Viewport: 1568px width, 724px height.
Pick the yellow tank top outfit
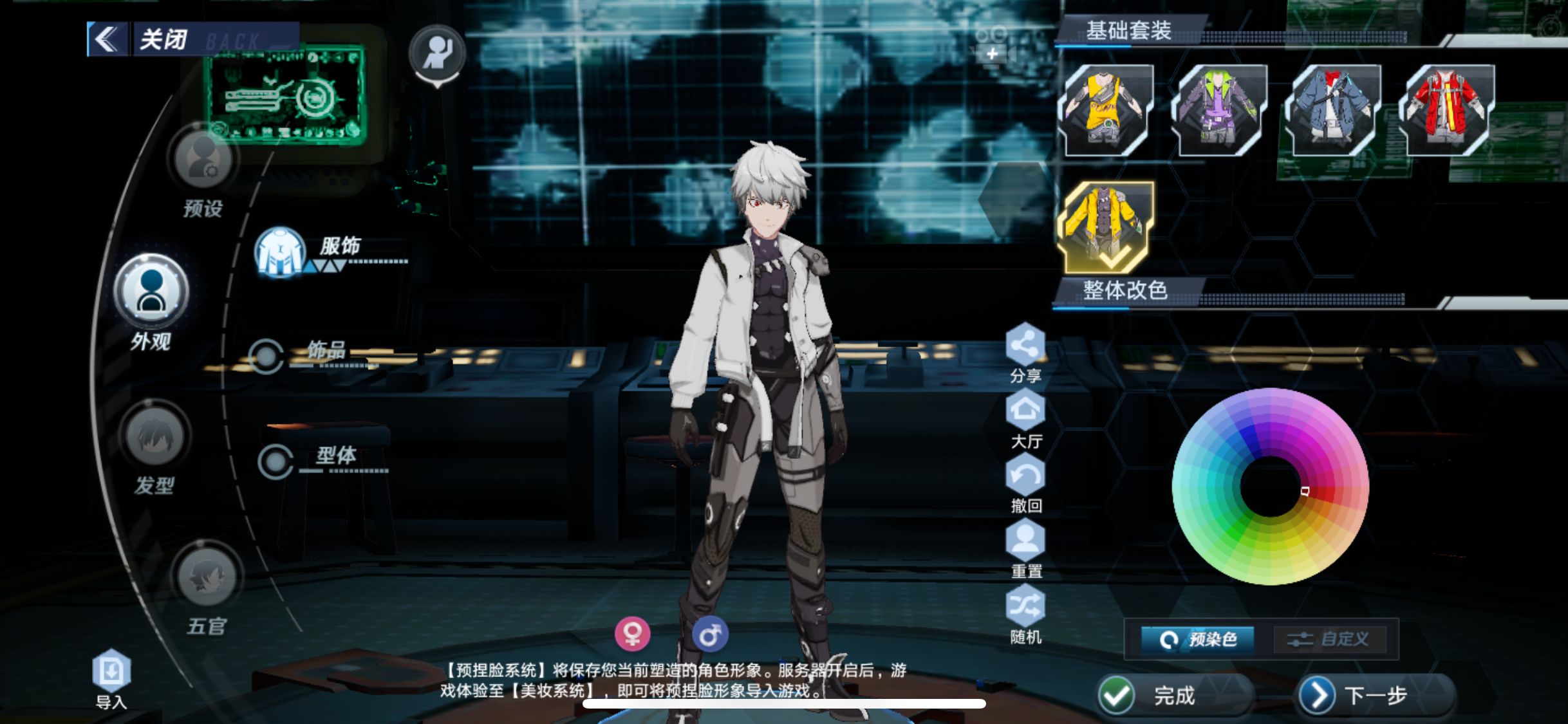[1106, 109]
